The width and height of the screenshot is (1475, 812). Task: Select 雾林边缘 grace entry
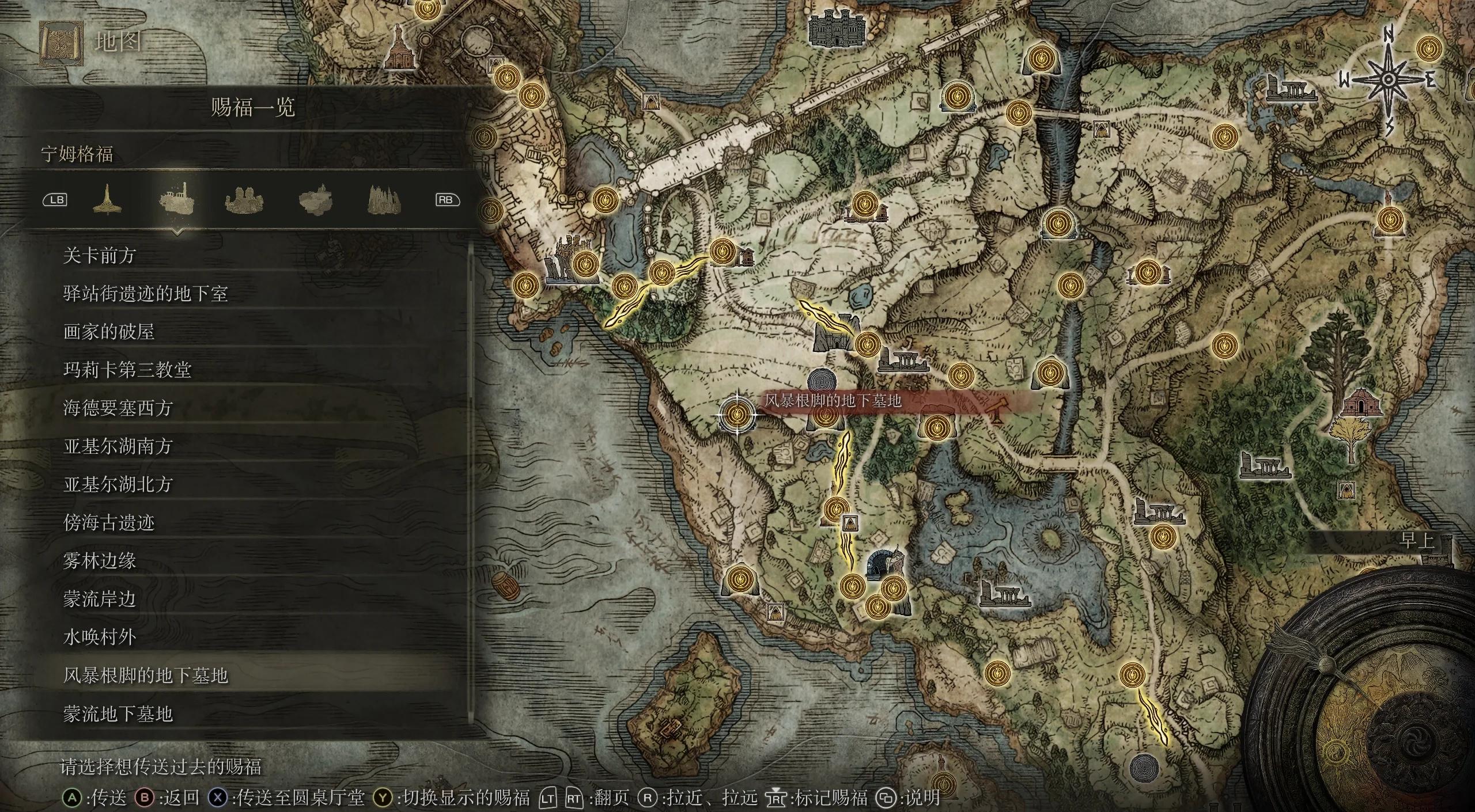coord(99,561)
